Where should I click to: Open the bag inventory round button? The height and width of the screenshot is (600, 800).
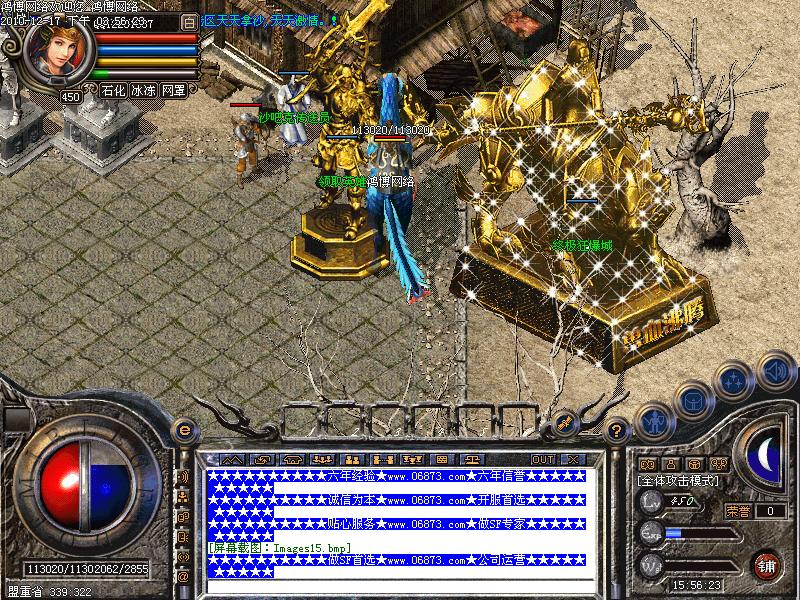coord(692,401)
